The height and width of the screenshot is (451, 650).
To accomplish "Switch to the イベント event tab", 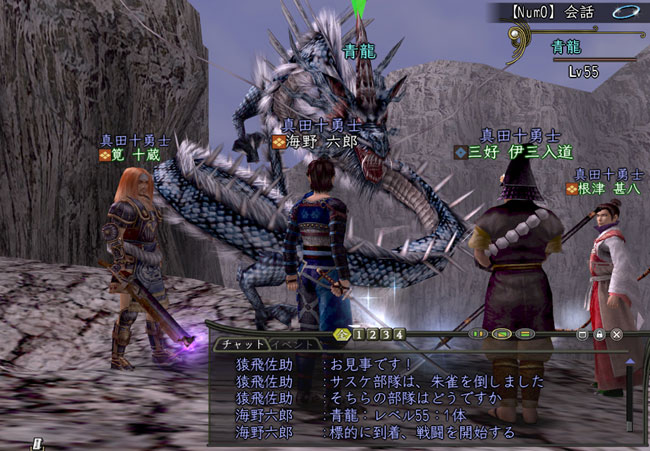I will point(292,345).
